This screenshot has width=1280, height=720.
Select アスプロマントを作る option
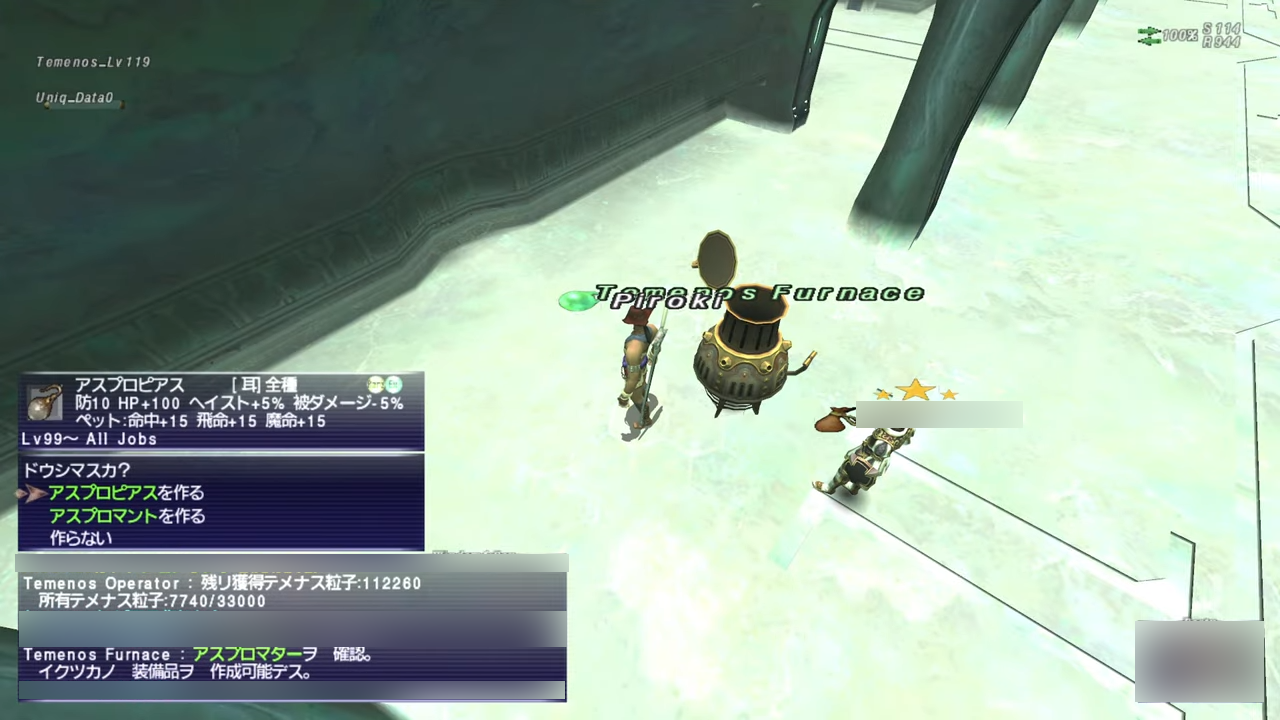127,516
